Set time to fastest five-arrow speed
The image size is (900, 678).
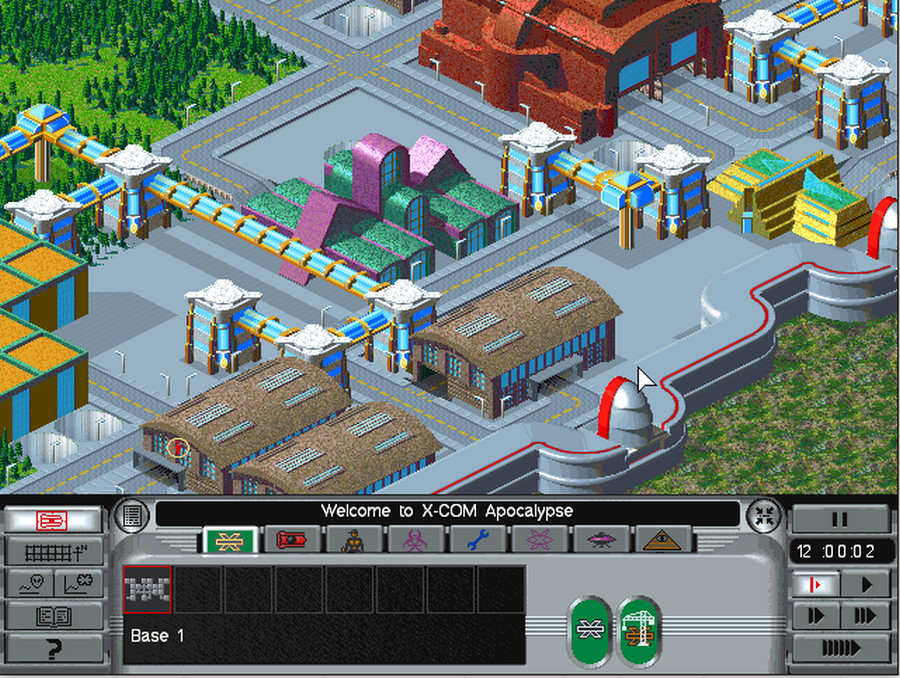click(840, 648)
